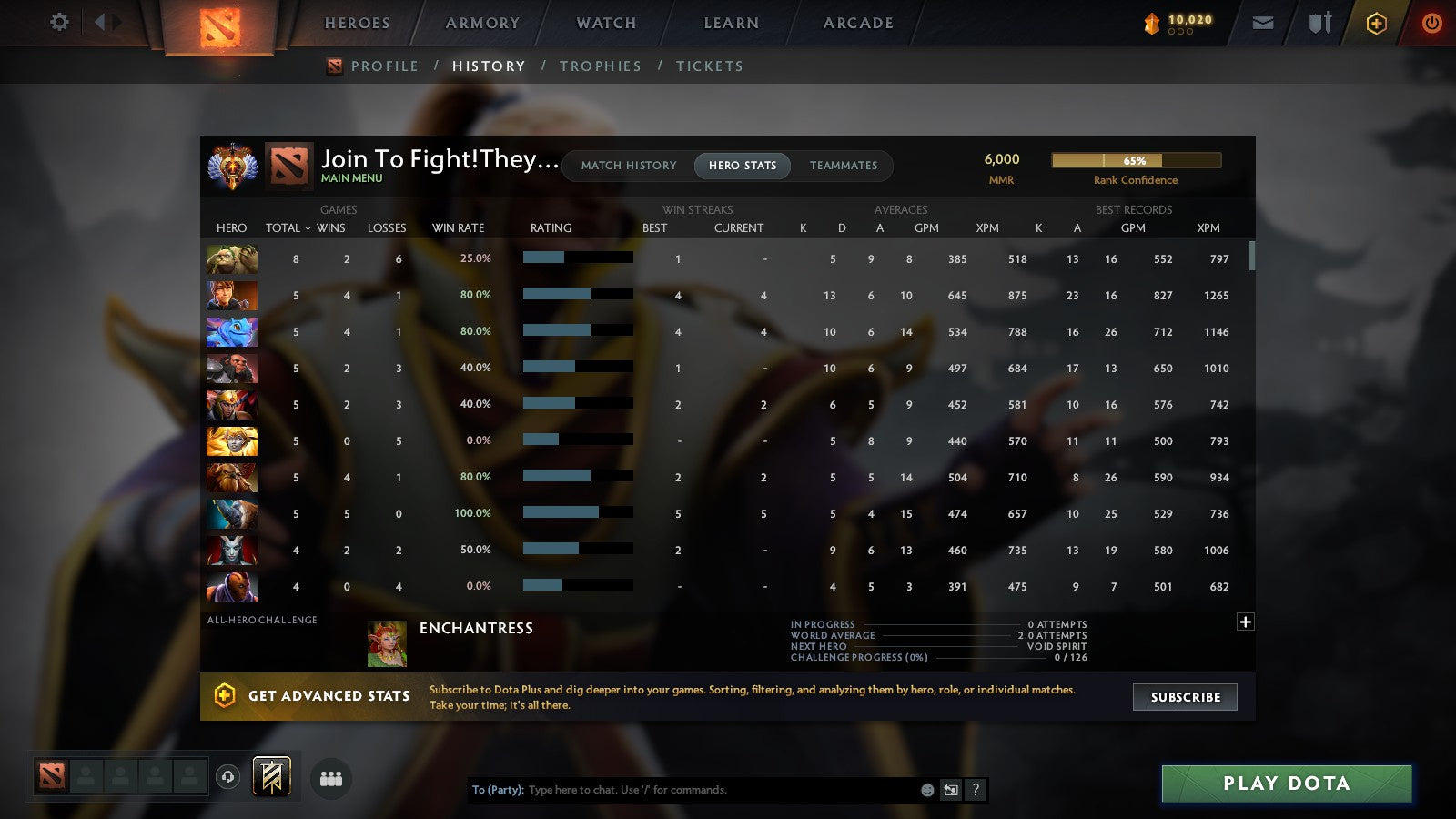
Task: Switch to the Teammates tab
Action: [844, 166]
